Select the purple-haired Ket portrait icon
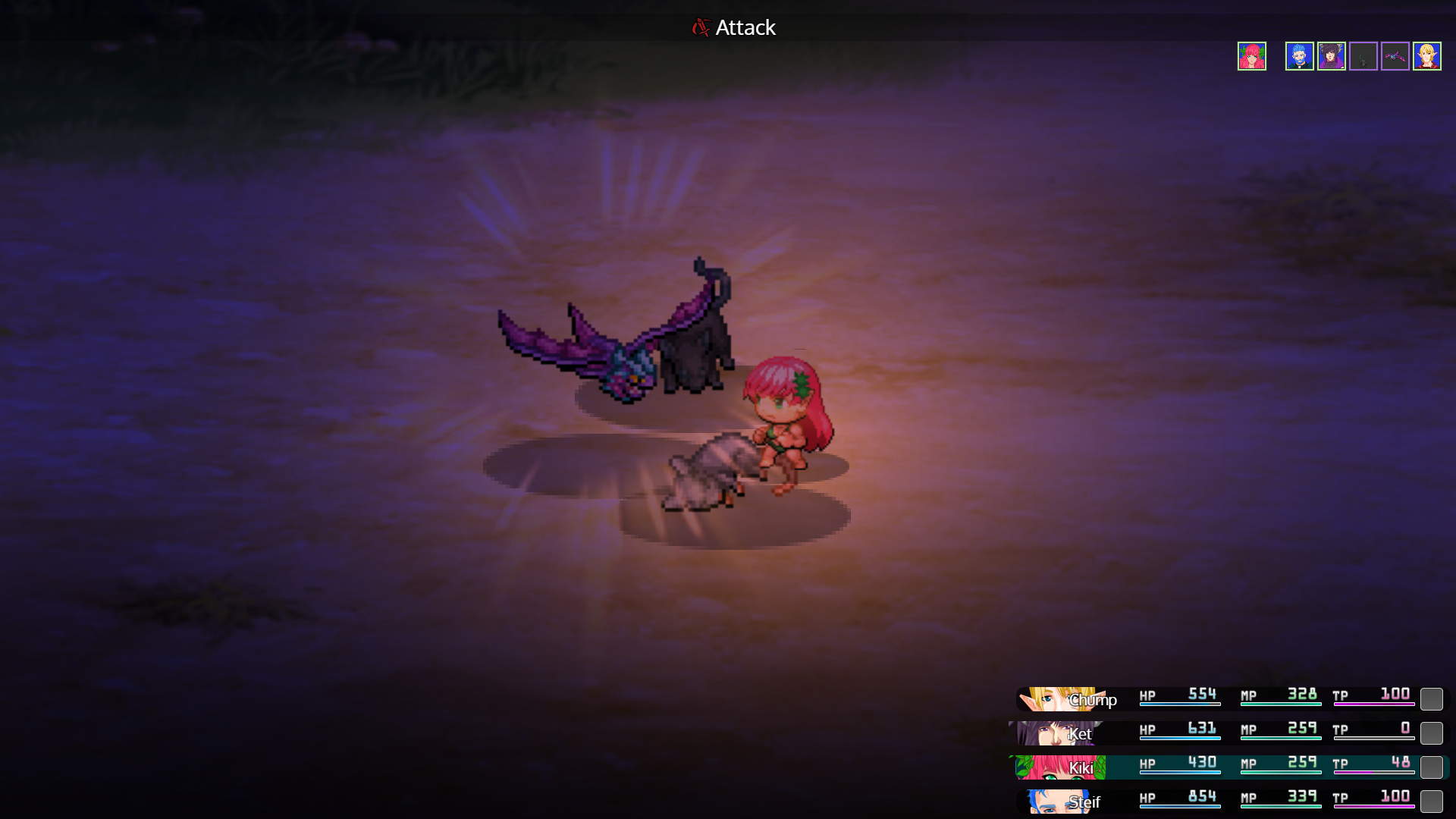The image size is (1456, 819). pos(1332,55)
